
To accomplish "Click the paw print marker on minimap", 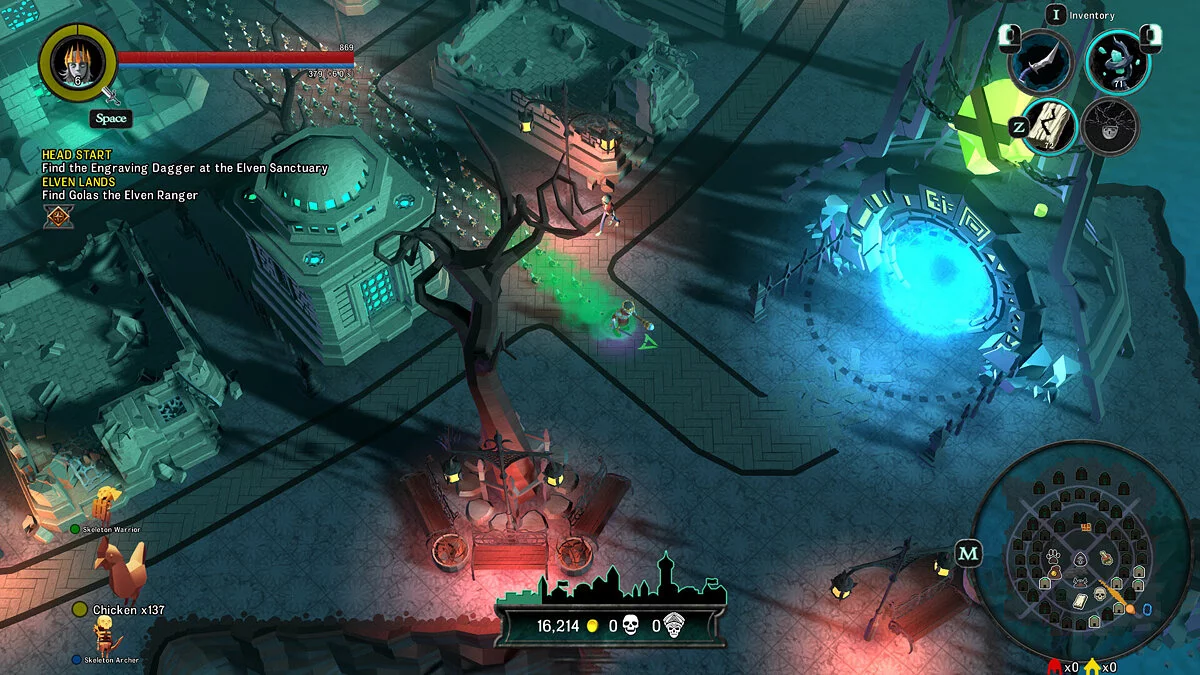I will tap(1053, 556).
